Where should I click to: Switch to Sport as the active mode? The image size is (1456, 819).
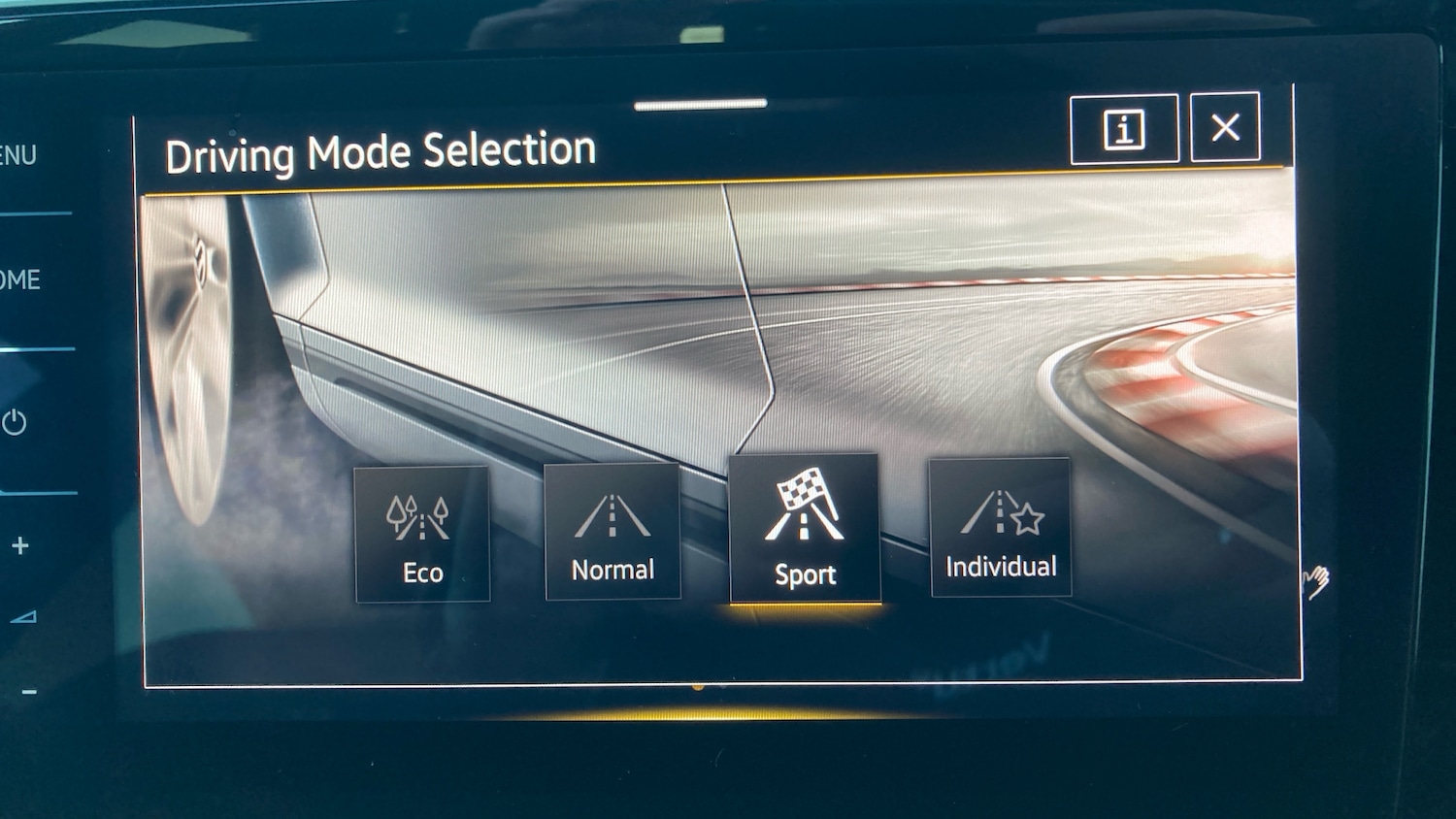point(803,529)
